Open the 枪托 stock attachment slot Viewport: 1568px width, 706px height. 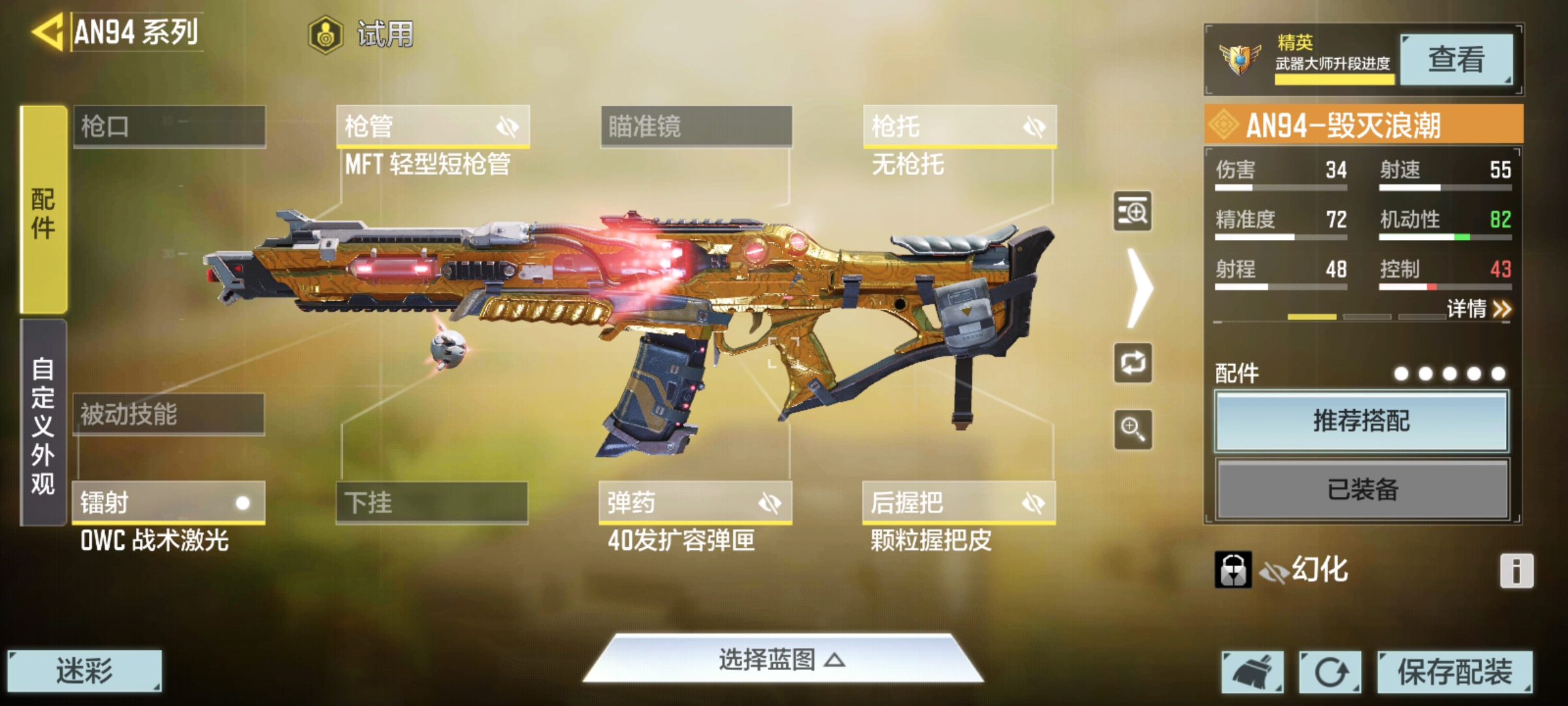coord(959,126)
